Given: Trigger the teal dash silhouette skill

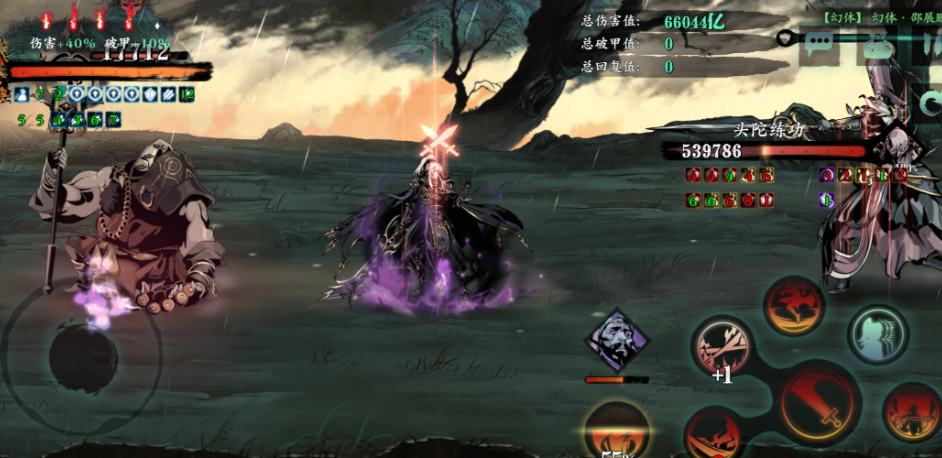Looking at the screenshot, I should pyautogui.click(x=878, y=333).
